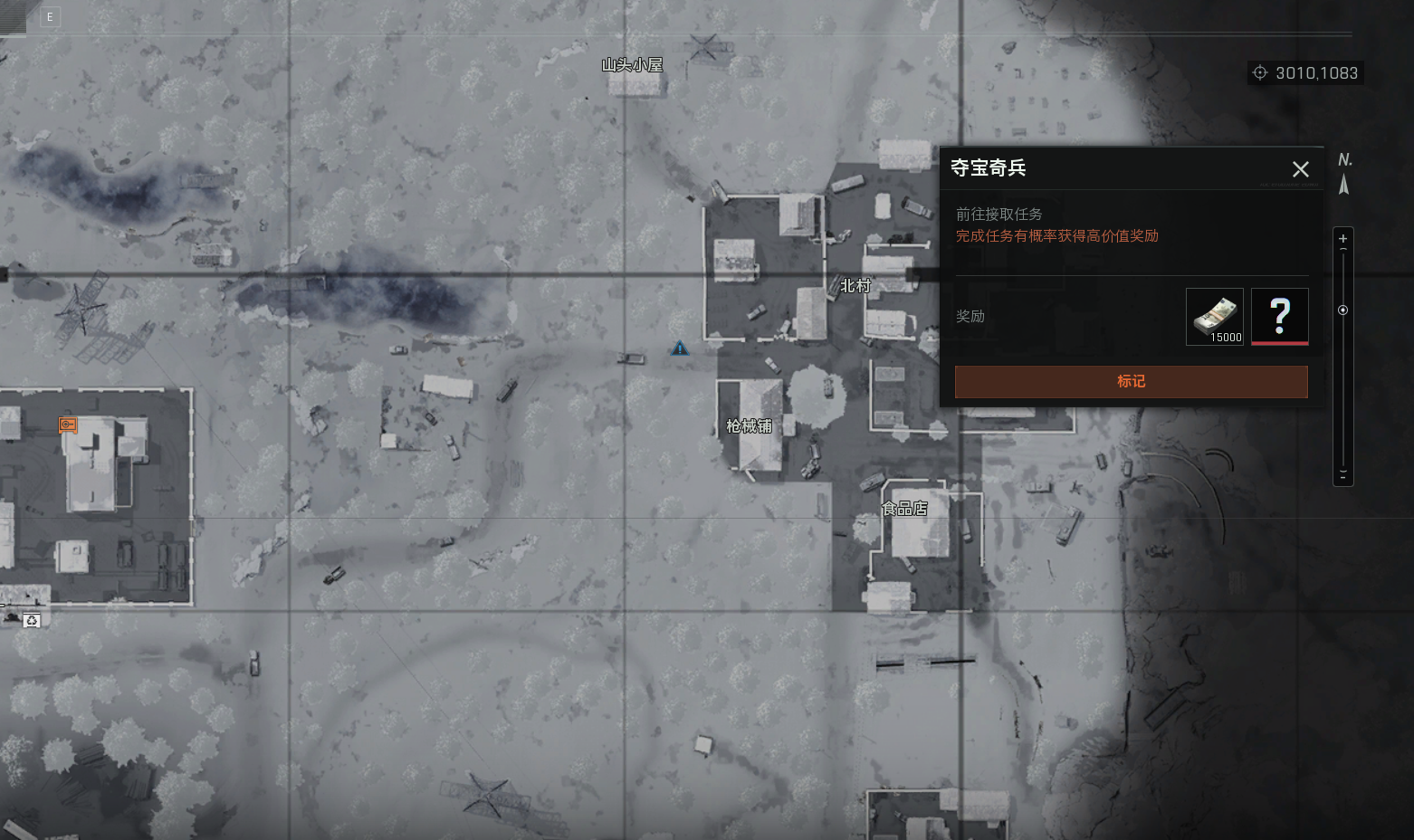Click the map zoom slider handle
Image resolution: width=1414 pixels, height=840 pixels.
(1342, 310)
